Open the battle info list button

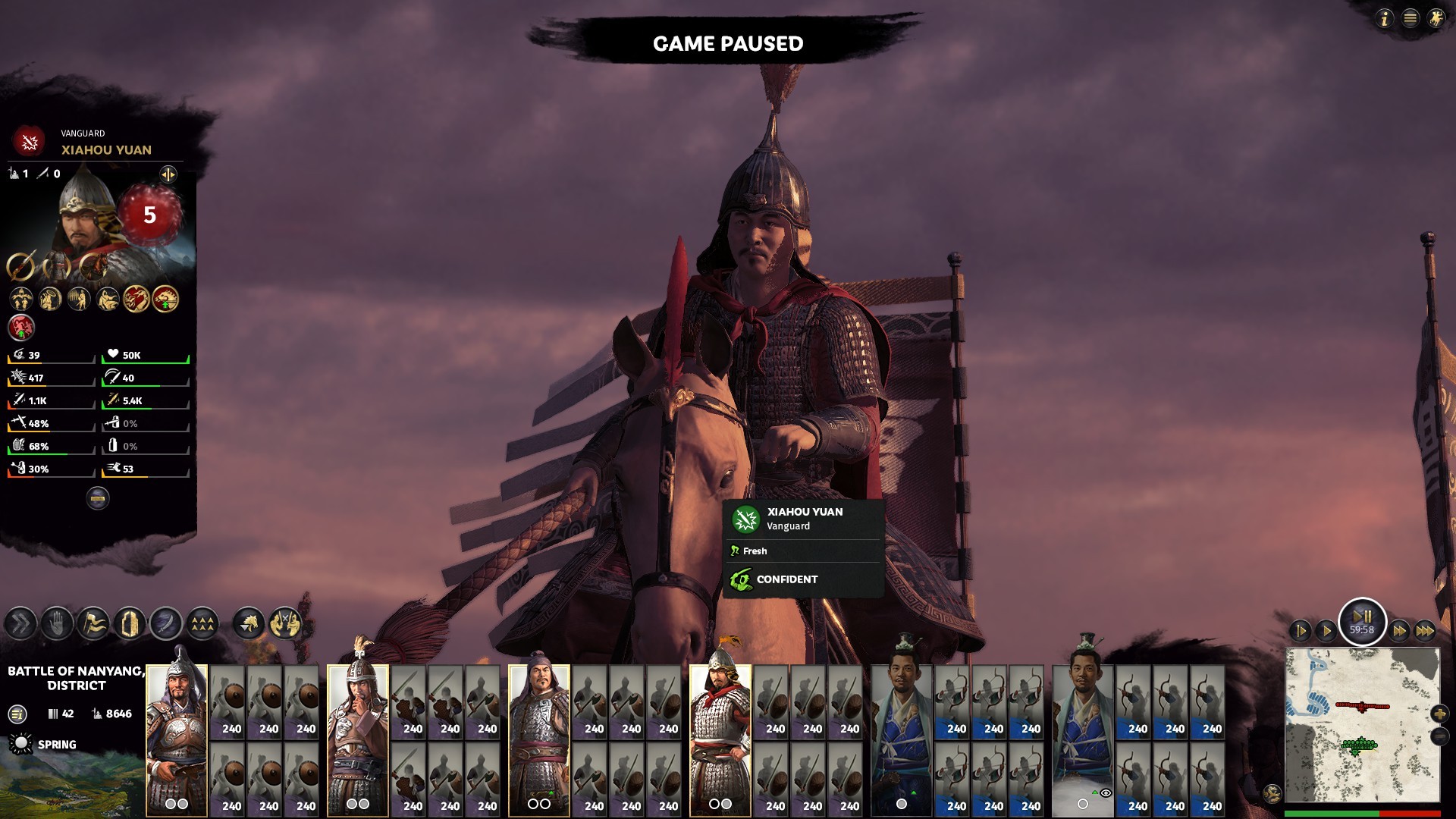tap(17, 714)
